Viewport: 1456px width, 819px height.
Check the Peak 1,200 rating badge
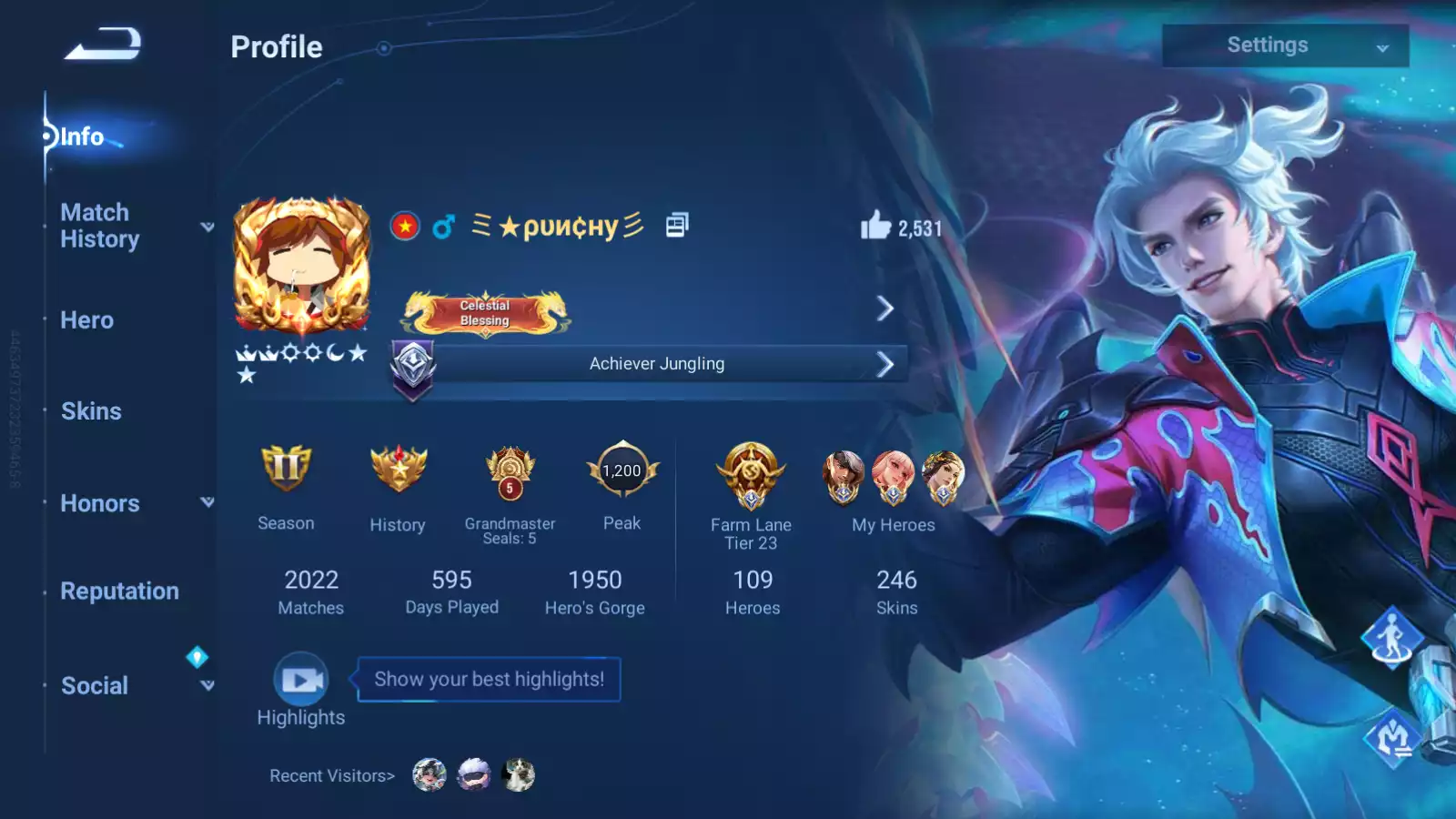click(x=622, y=470)
